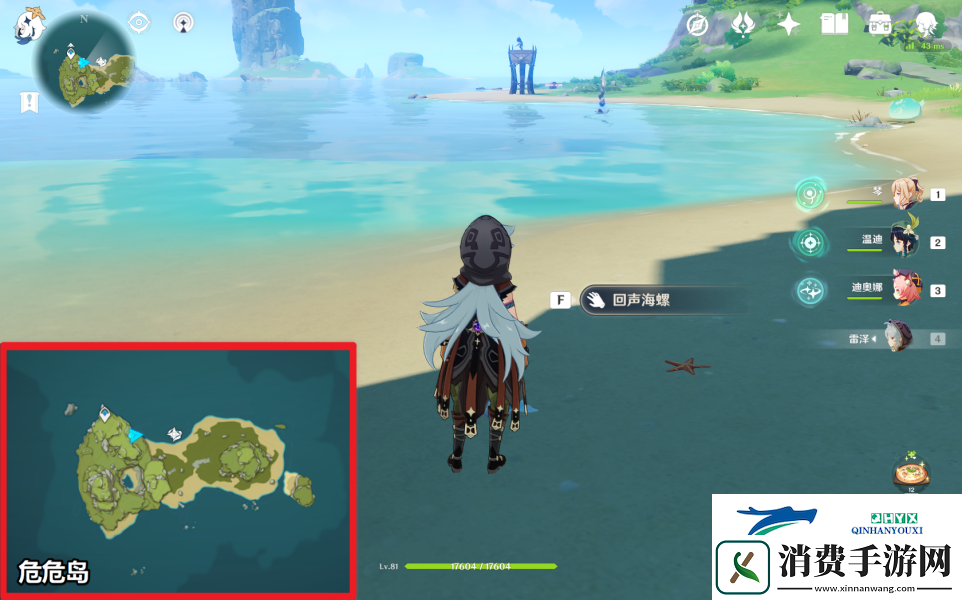
Task: Click the 消费手游网 watermark logo
Action: pyautogui.click(x=837, y=547)
